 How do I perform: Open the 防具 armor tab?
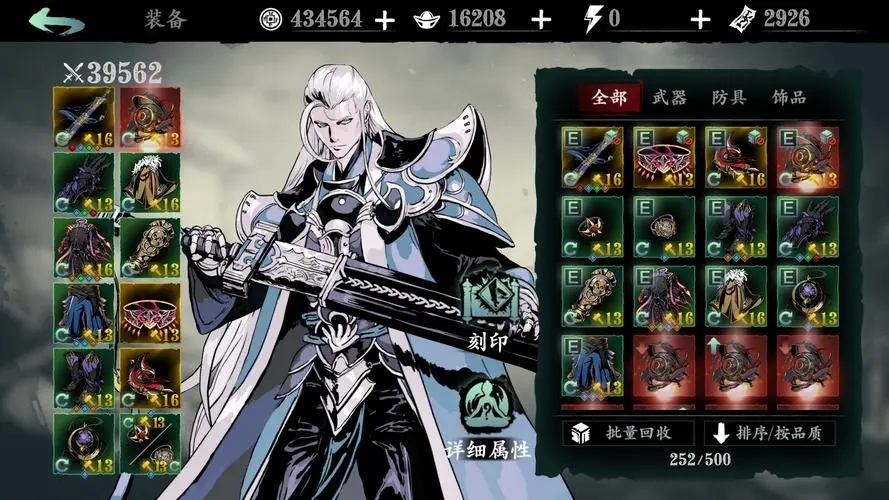tap(729, 97)
